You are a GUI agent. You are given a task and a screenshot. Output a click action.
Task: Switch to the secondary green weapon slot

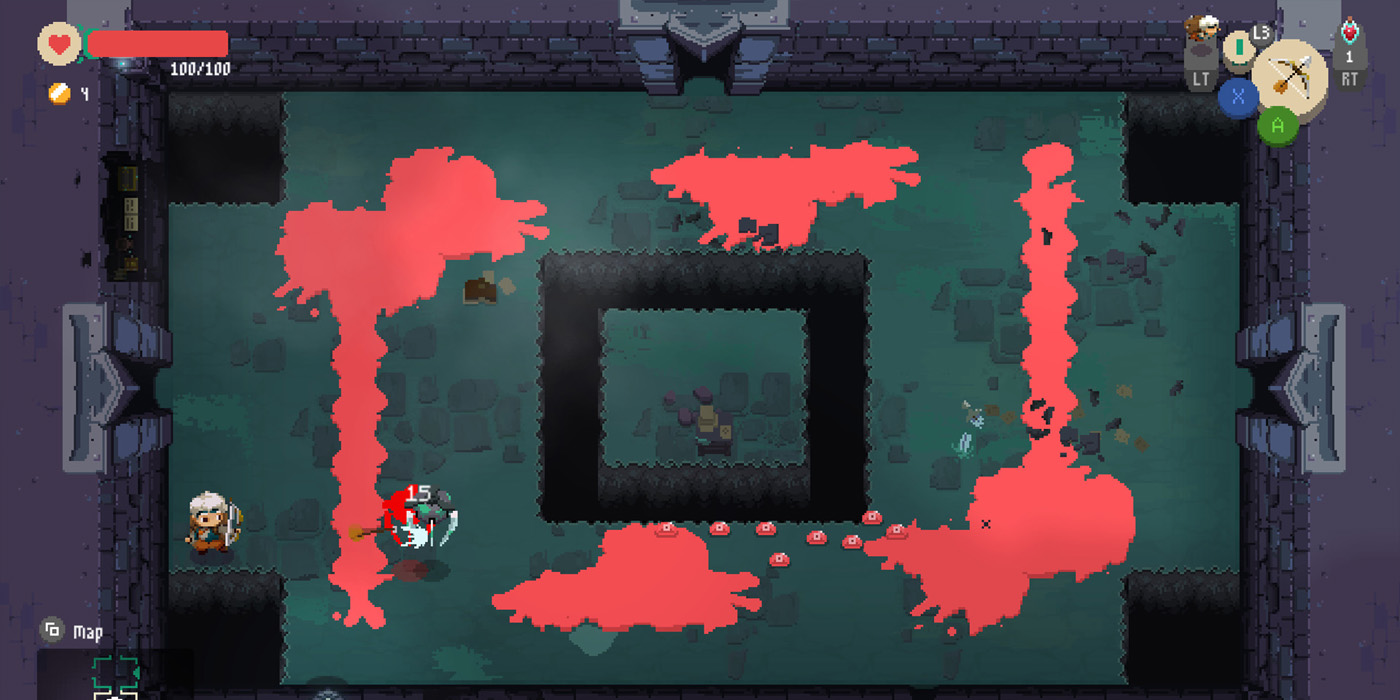pos(1240,46)
